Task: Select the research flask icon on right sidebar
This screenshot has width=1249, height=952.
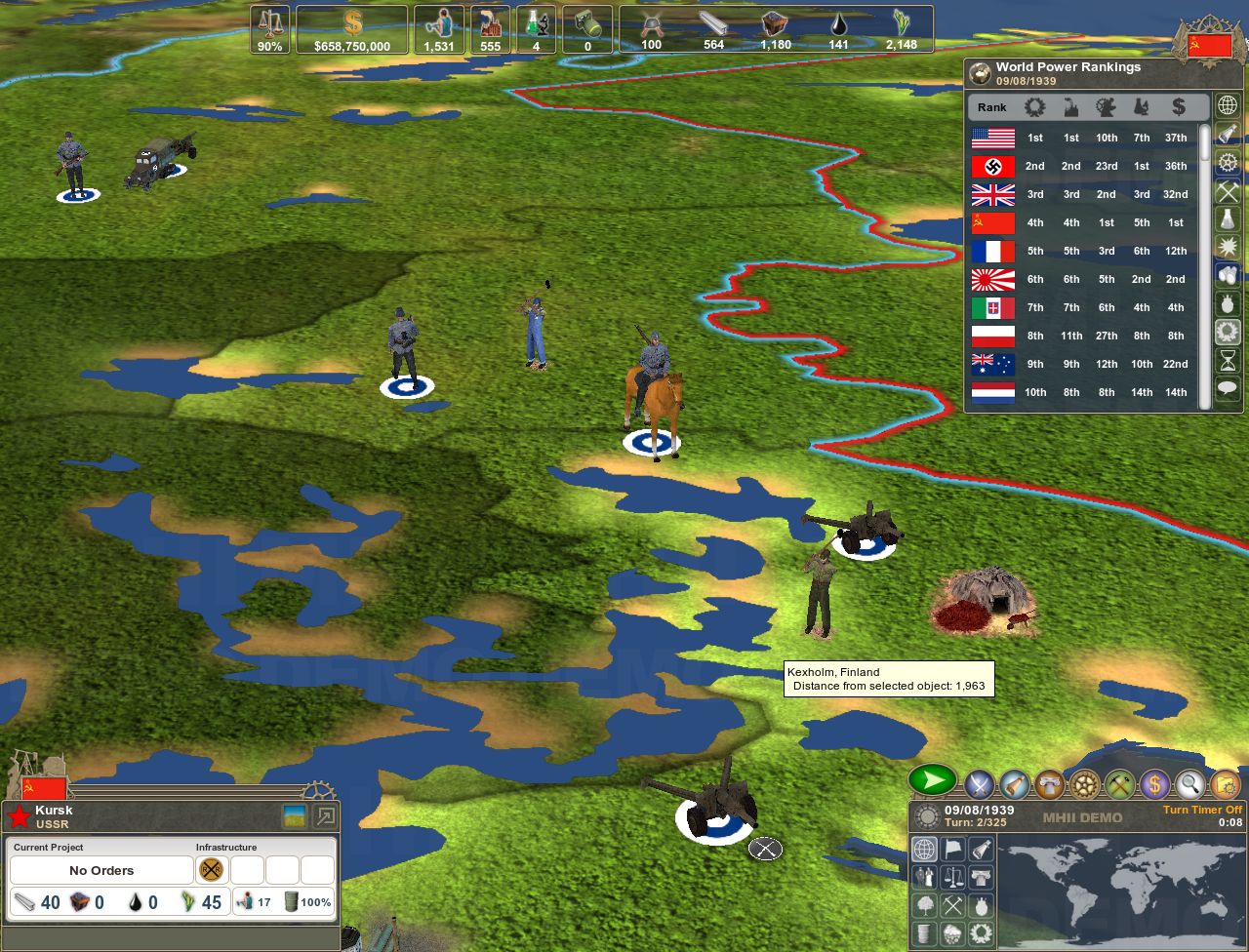Action: (1228, 219)
